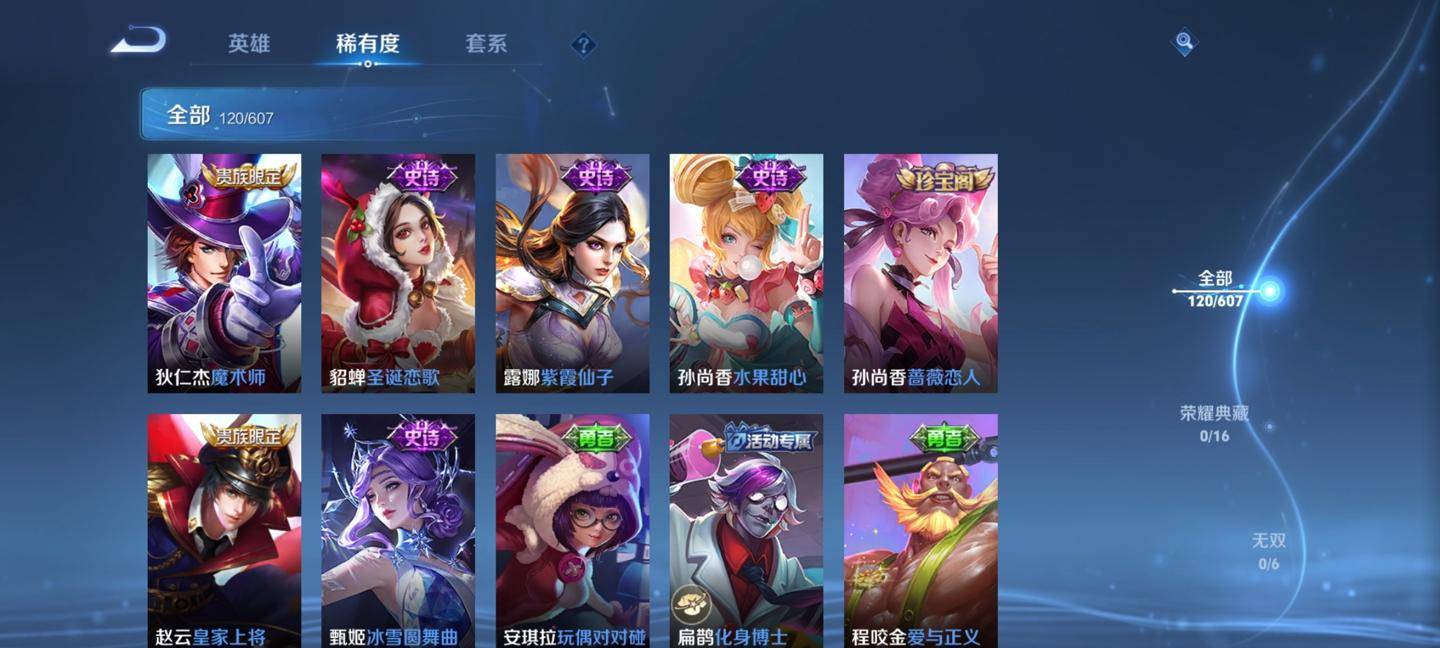Image resolution: width=1440 pixels, height=648 pixels.
Task: Go back with the return arrow
Action: [x=138, y=41]
